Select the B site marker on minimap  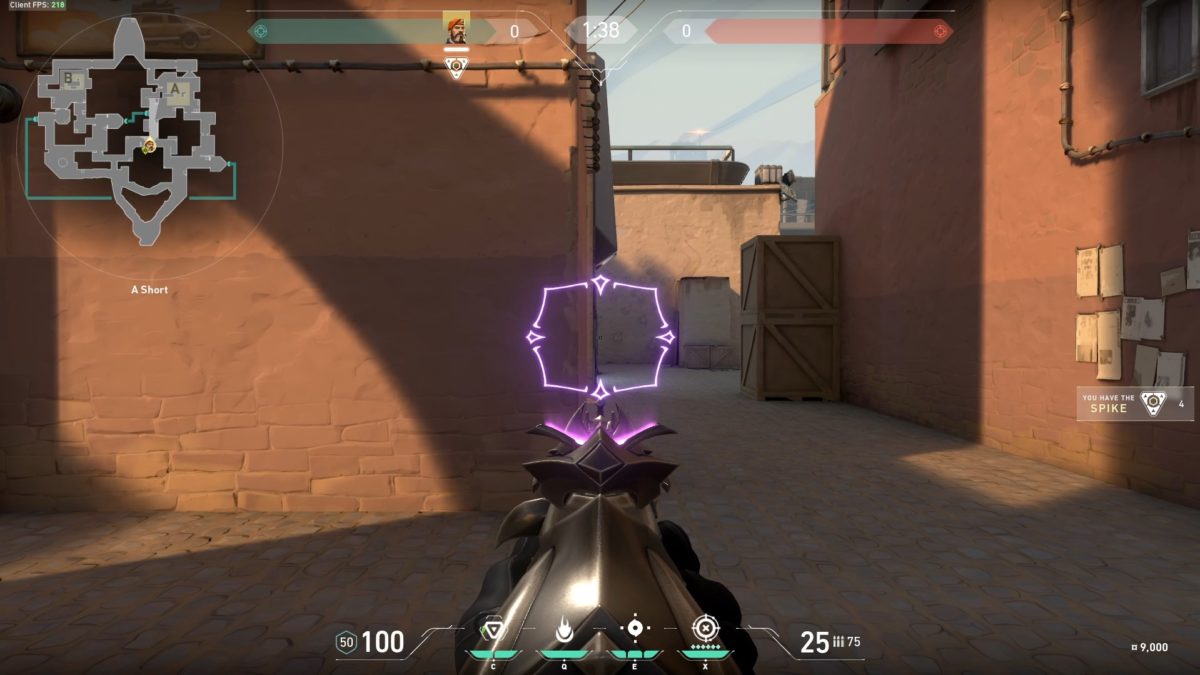[x=69, y=78]
